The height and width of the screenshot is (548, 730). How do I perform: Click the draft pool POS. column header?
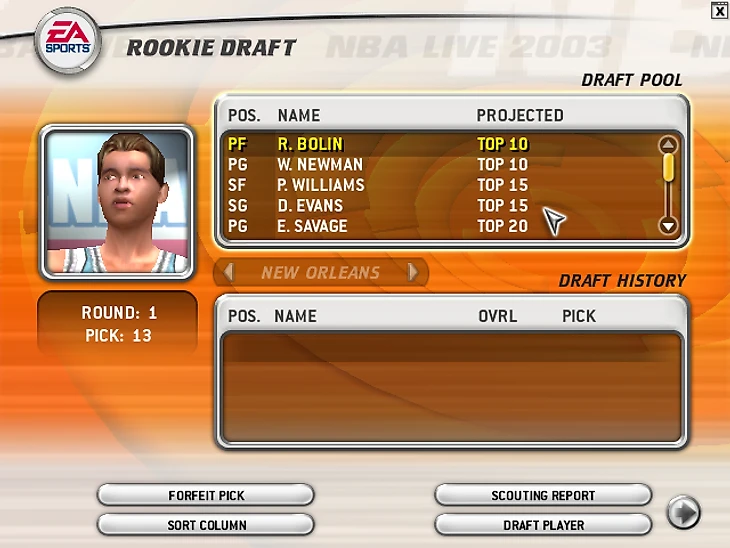coord(244,115)
